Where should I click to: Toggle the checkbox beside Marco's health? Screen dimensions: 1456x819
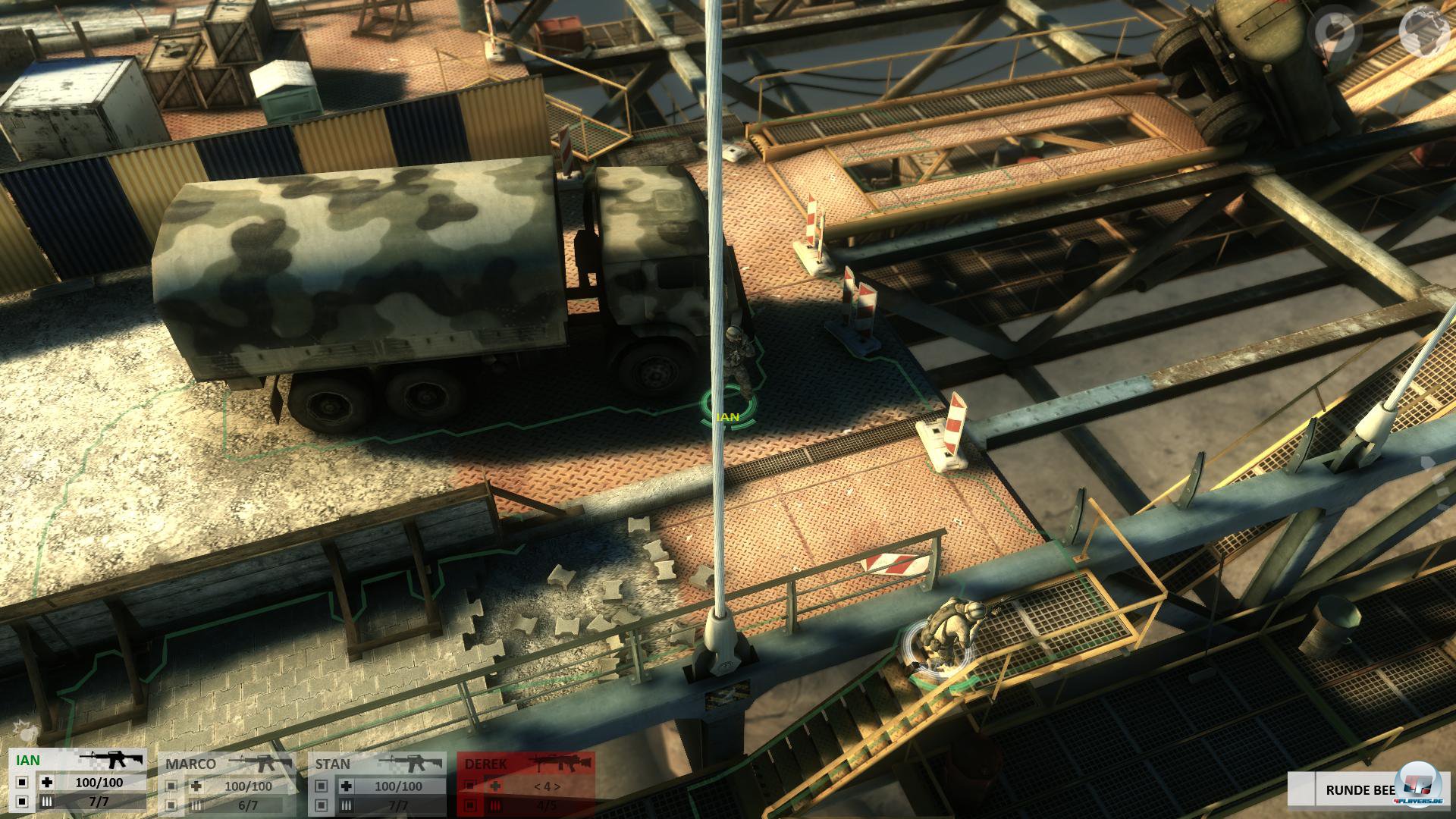[x=171, y=786]
